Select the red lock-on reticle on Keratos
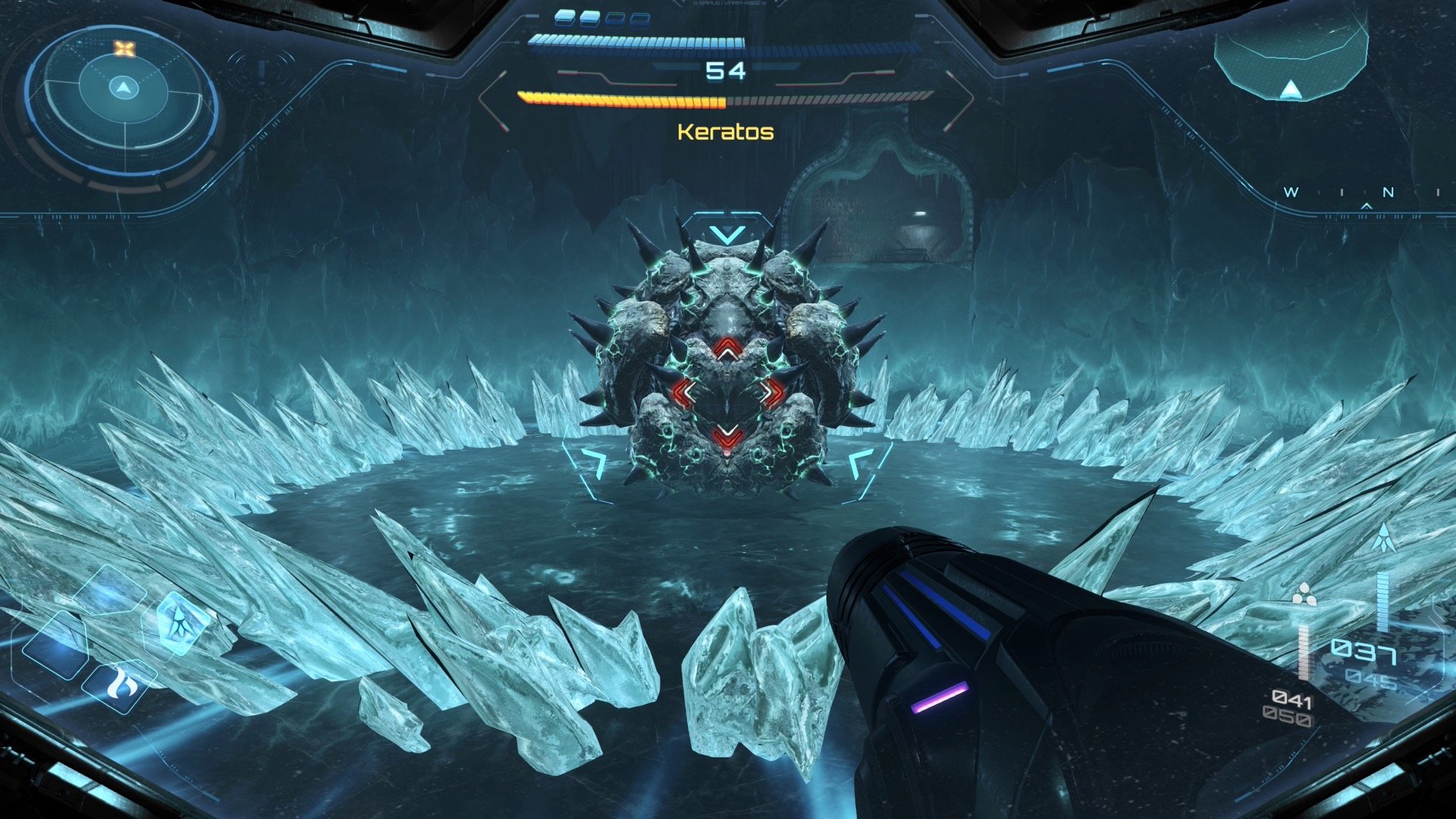Image resolution: width=1456 pixels, height=819 pixels. [x=727, y=393]
